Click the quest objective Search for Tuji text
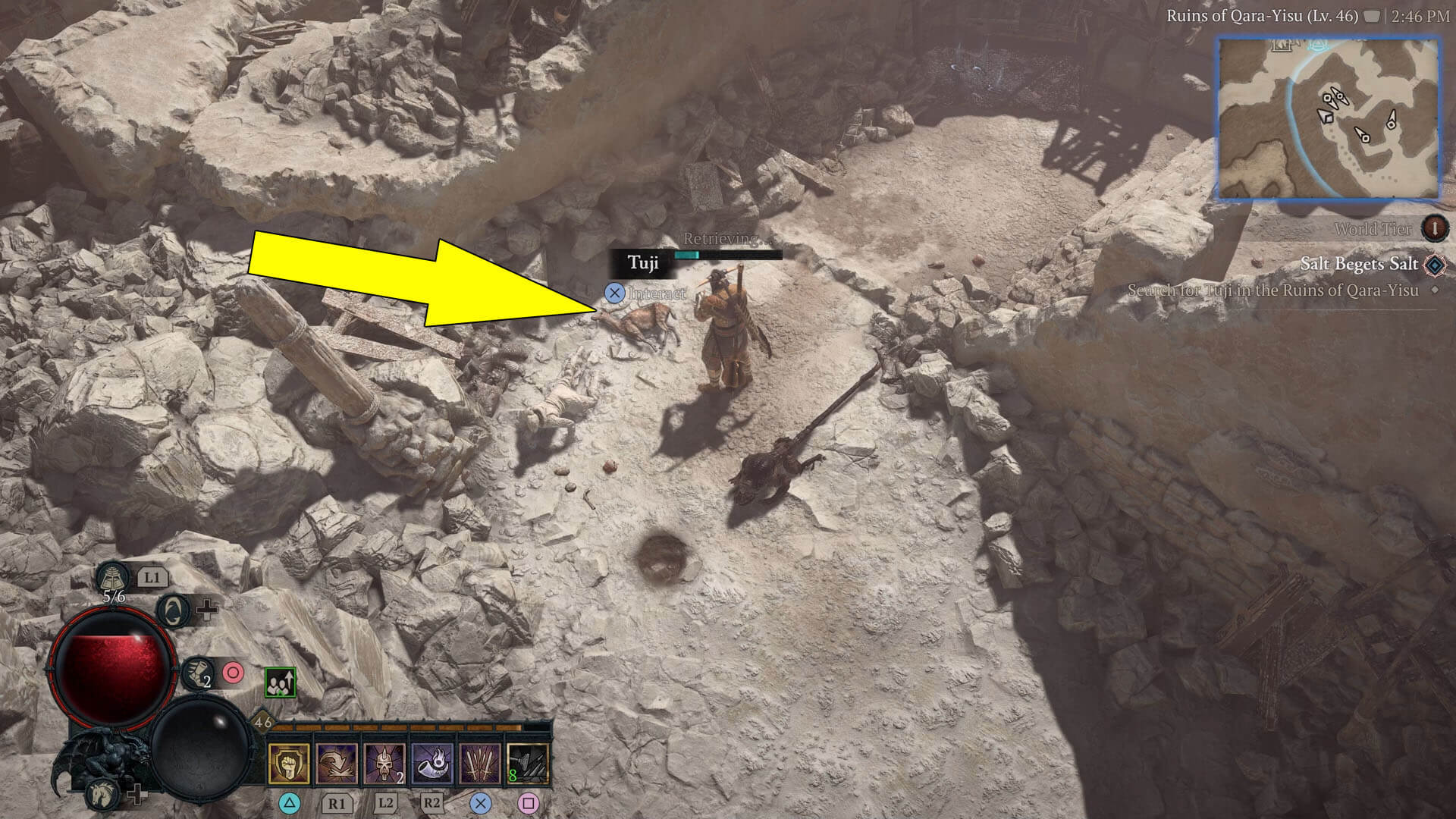 tap(1274, 290)
